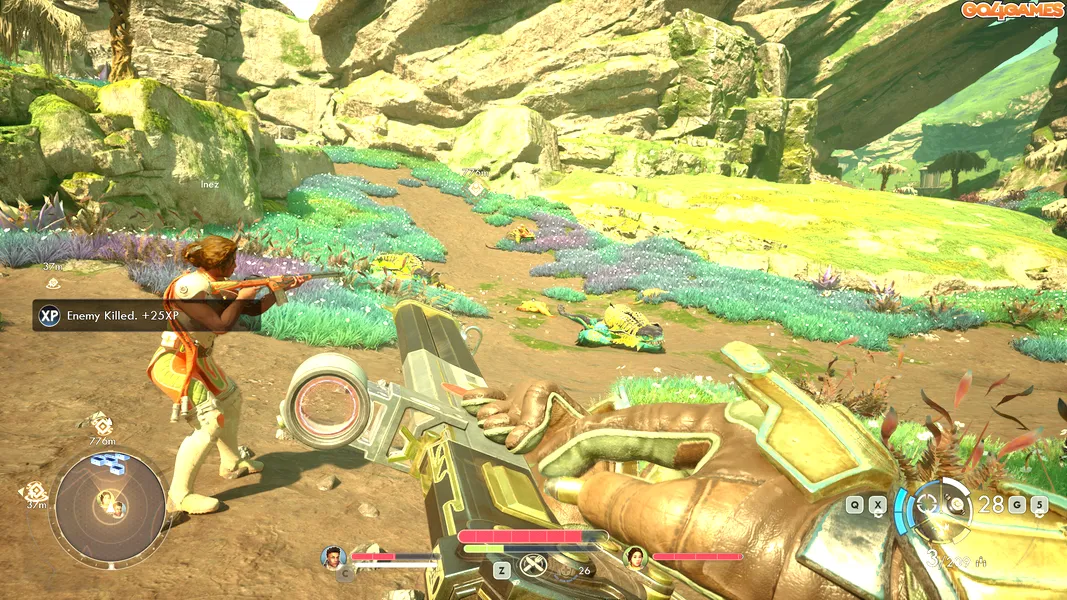Click the blue crates marker on minimap
Screen dimensions: 1067x600
click(x=109, y=462)
